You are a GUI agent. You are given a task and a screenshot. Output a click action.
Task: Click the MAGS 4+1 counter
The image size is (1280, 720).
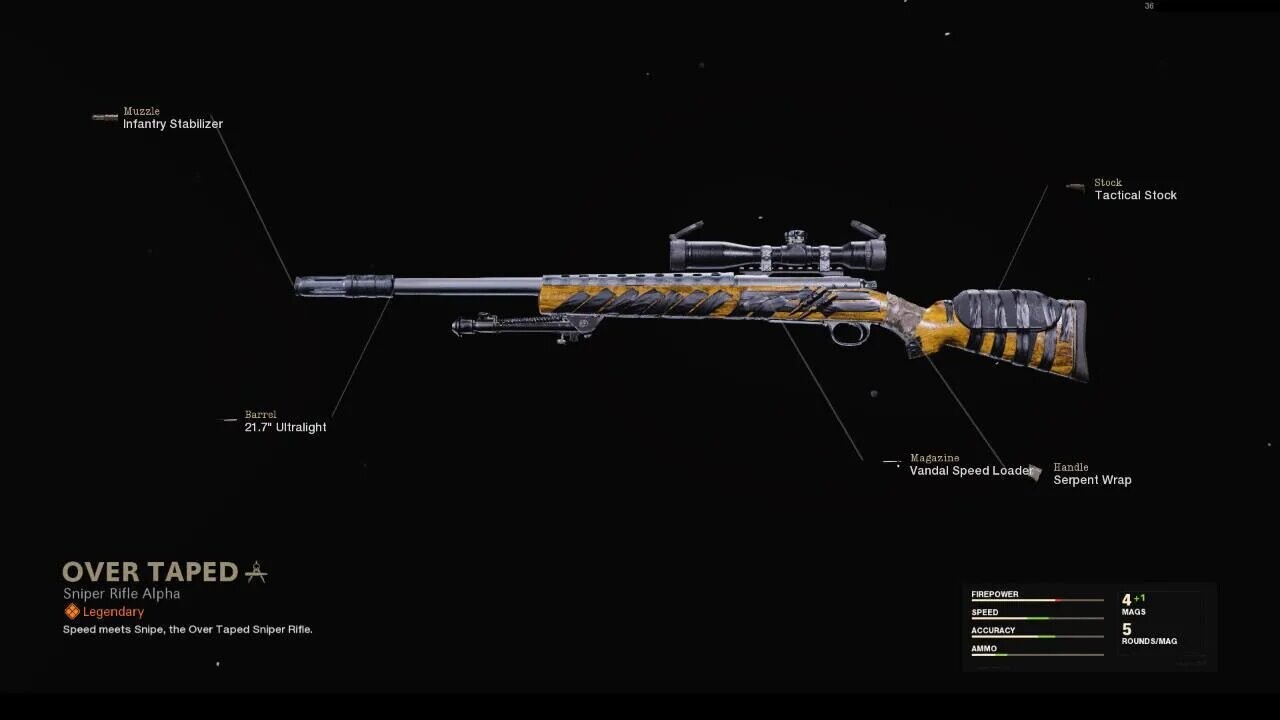(1135, 603)
